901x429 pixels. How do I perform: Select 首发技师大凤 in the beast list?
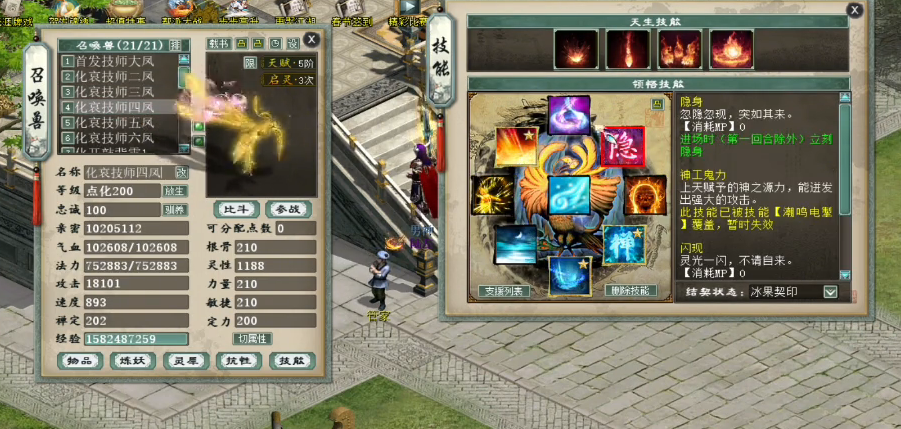point(115,62)
